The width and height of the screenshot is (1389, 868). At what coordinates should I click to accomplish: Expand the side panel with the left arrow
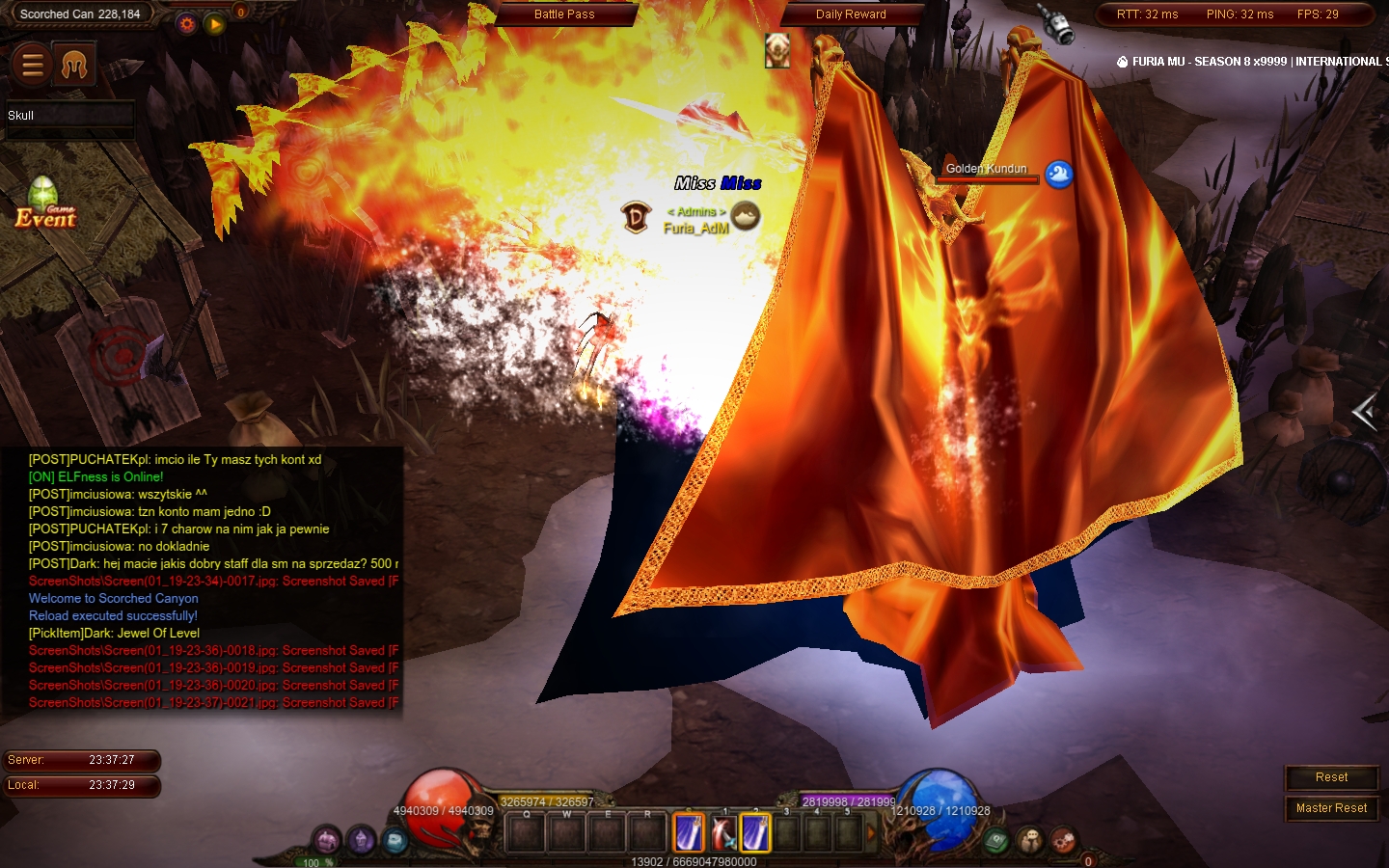tap(1364, 413)
